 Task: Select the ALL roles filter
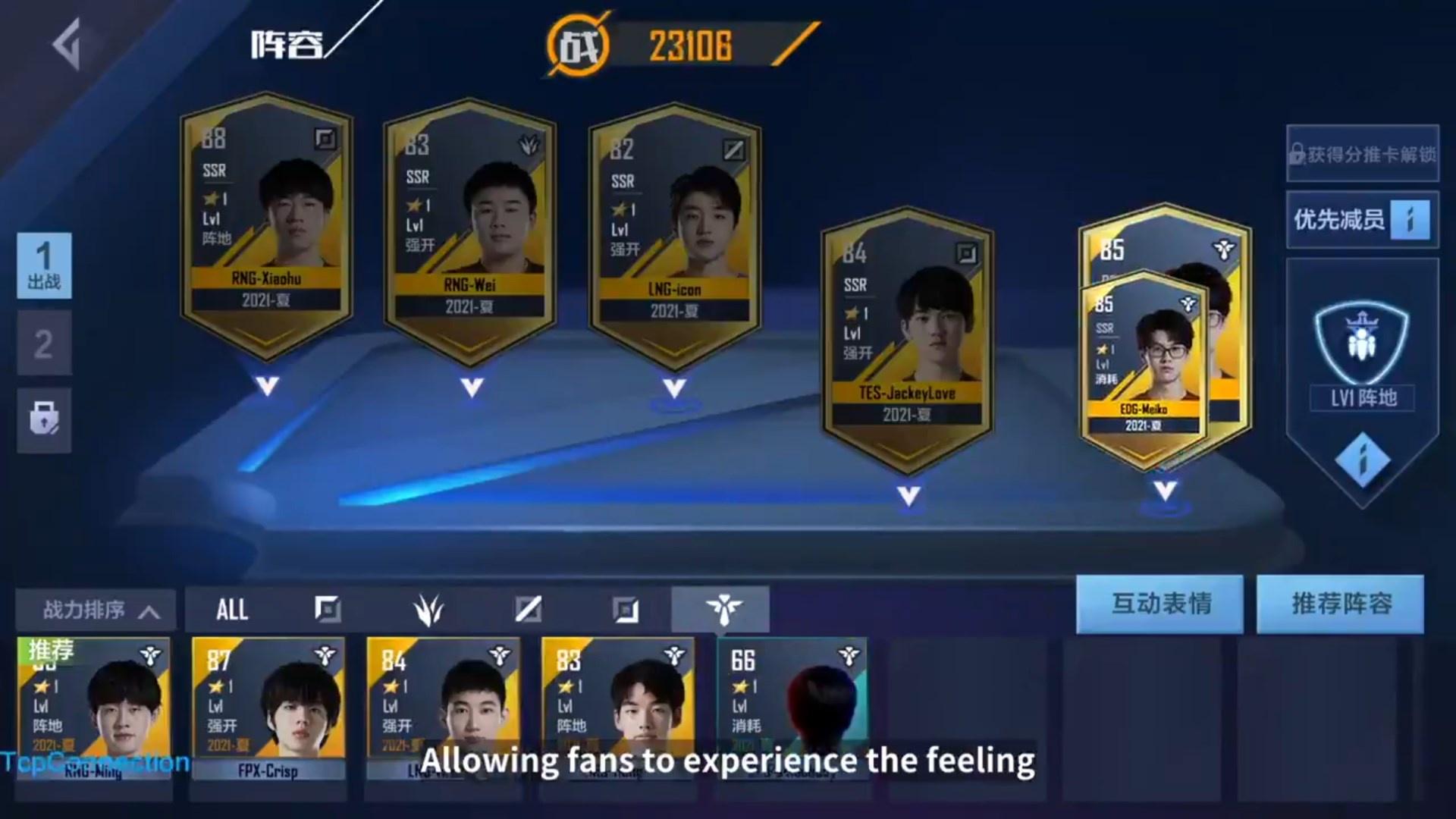pyautogui.click(x=233, y=609)
